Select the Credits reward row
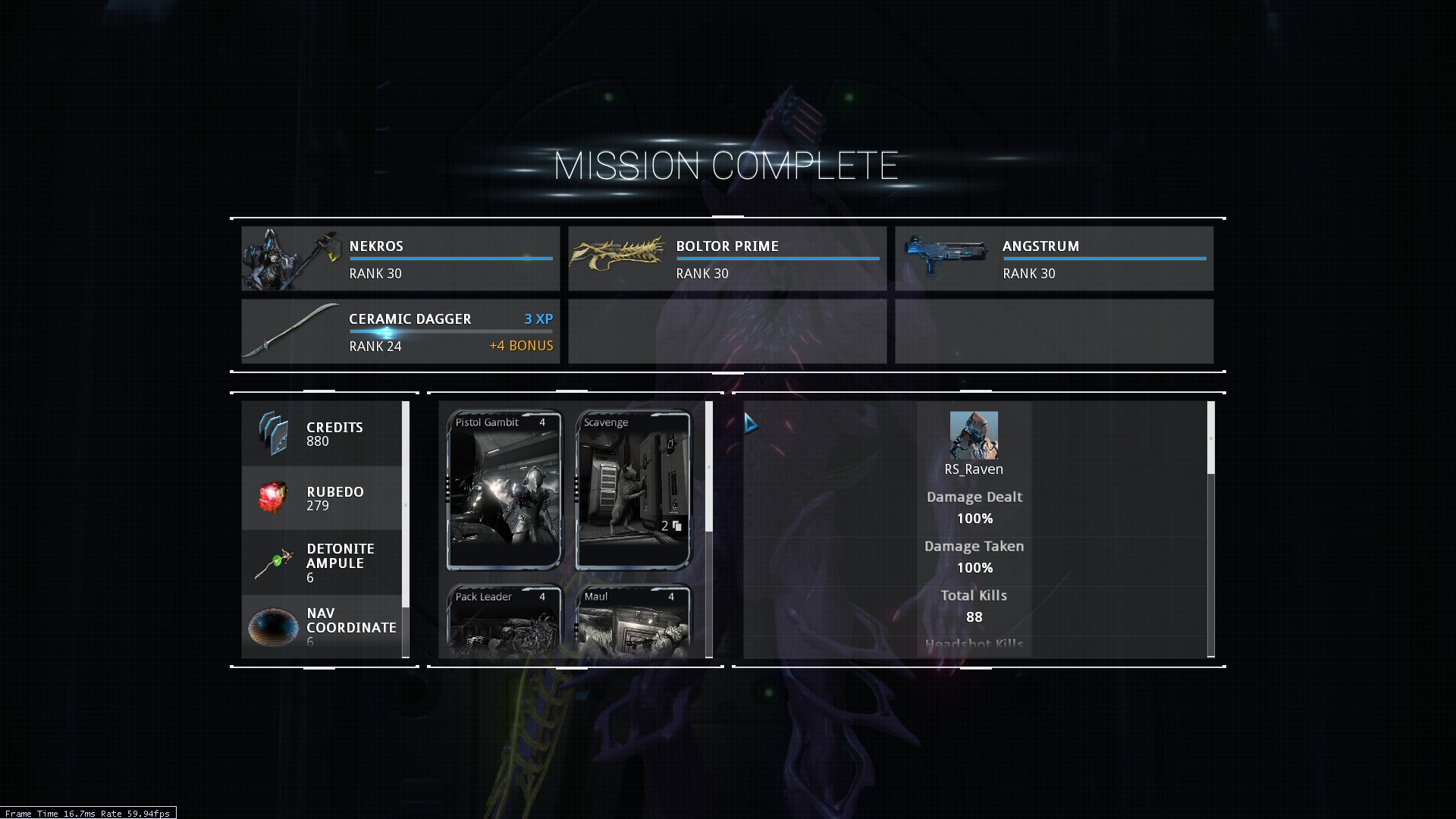Image resolution: width=1456 pixels, height=819 pixels. click(322, 434)
